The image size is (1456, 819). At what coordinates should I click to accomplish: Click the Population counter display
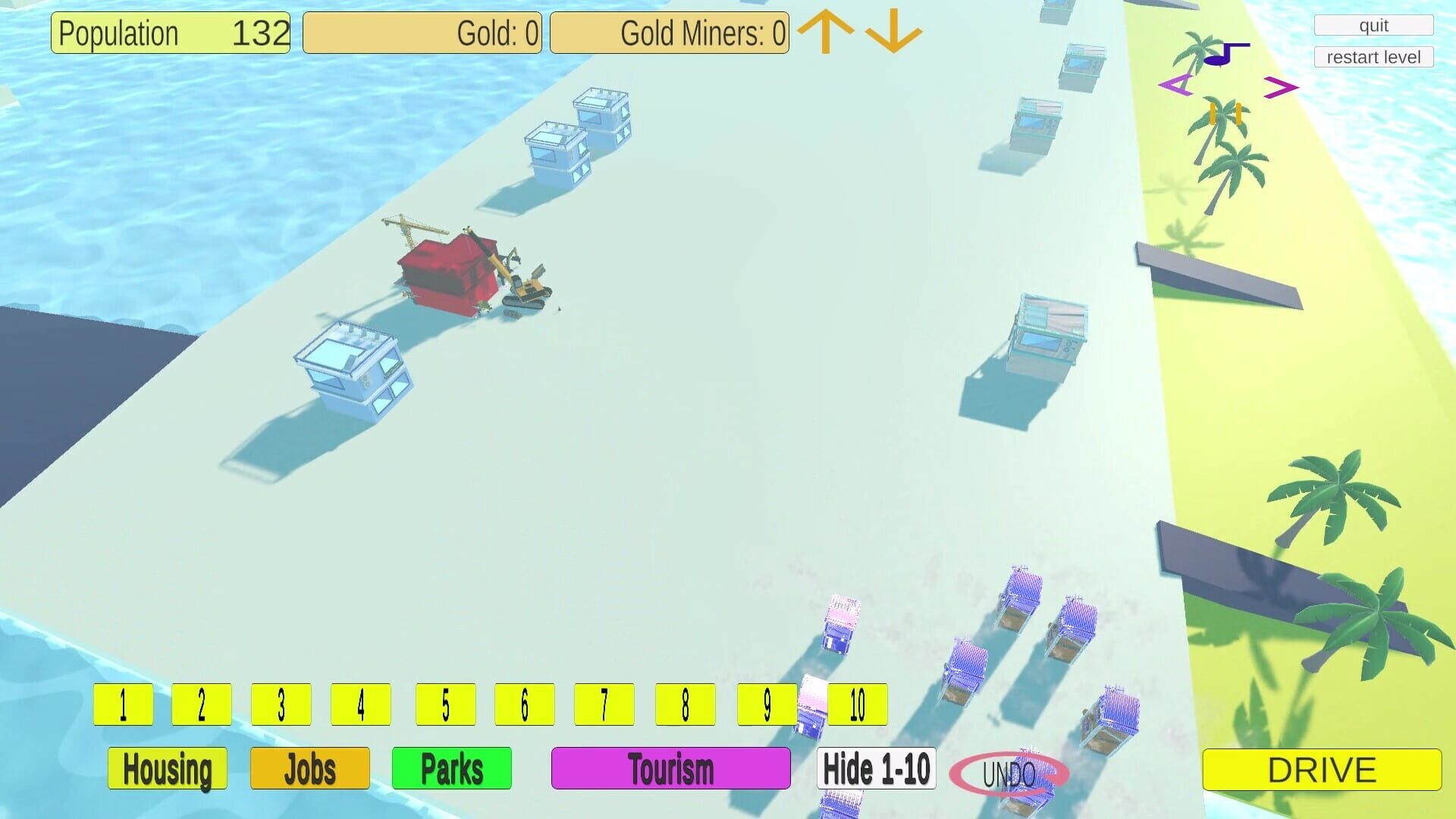click(170, 33)
